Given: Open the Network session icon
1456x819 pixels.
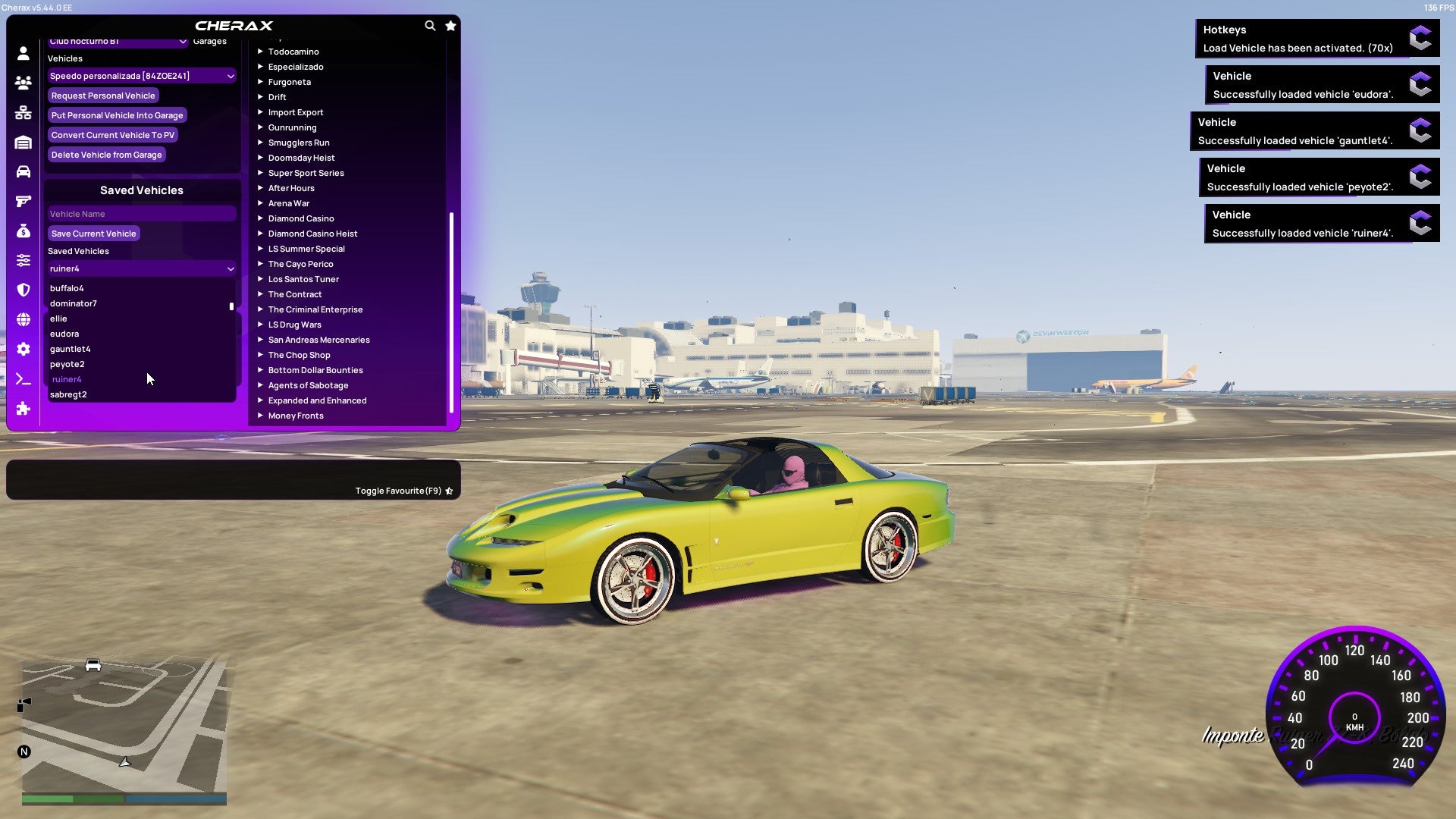Looking at the screenshot, I should [23, 112].
